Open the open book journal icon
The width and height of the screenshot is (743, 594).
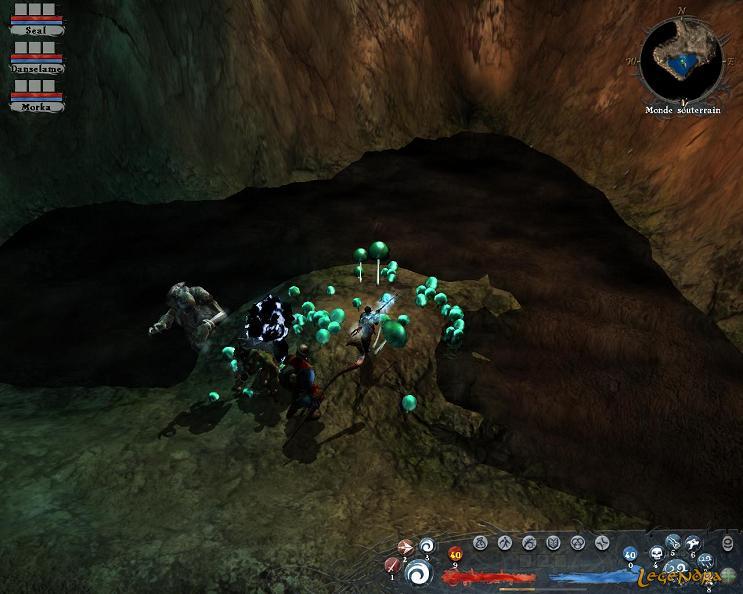pos(553,543)
